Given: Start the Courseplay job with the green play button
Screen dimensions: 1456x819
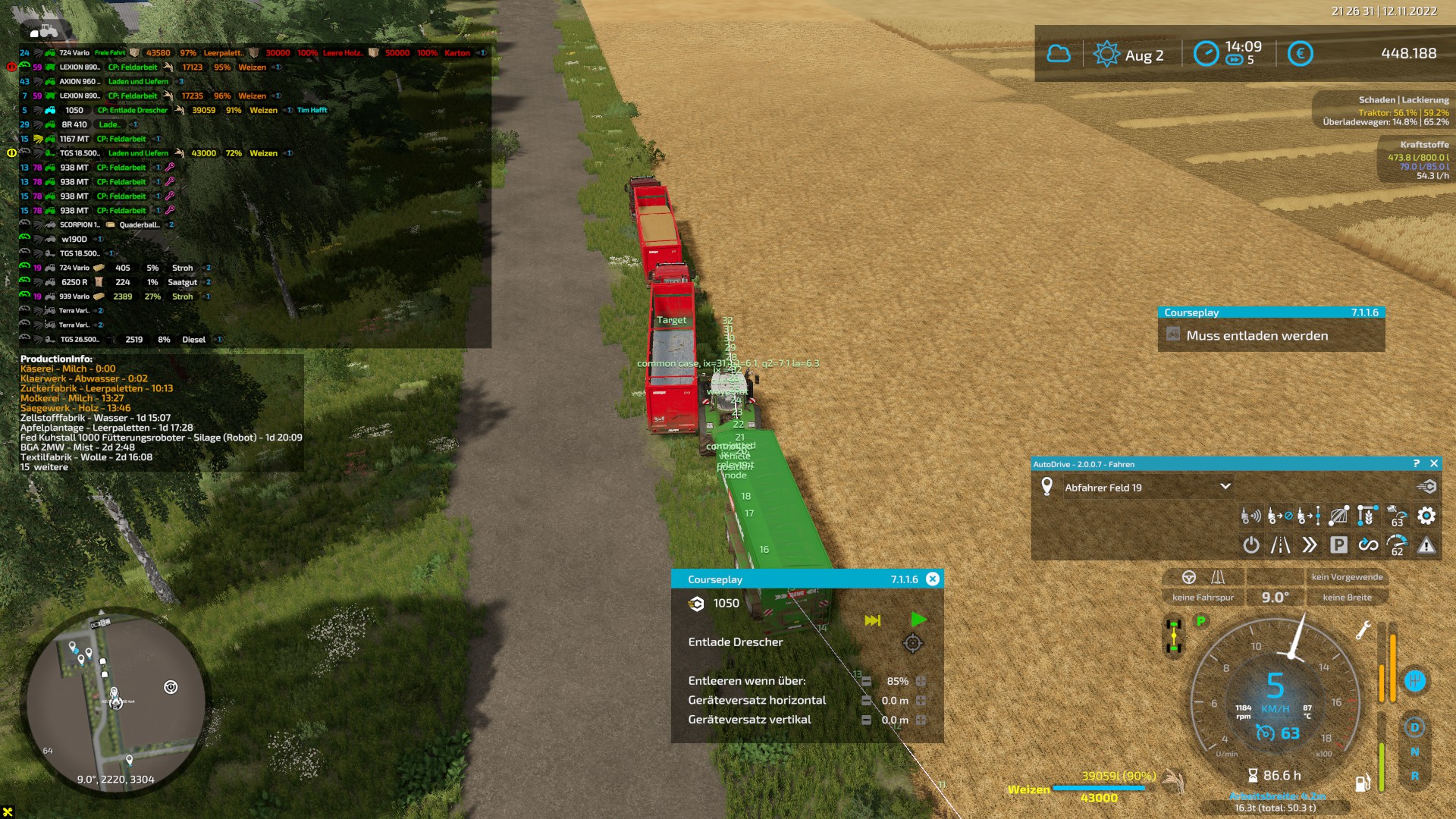Looking at the screenshot, I should coord(920,620).
